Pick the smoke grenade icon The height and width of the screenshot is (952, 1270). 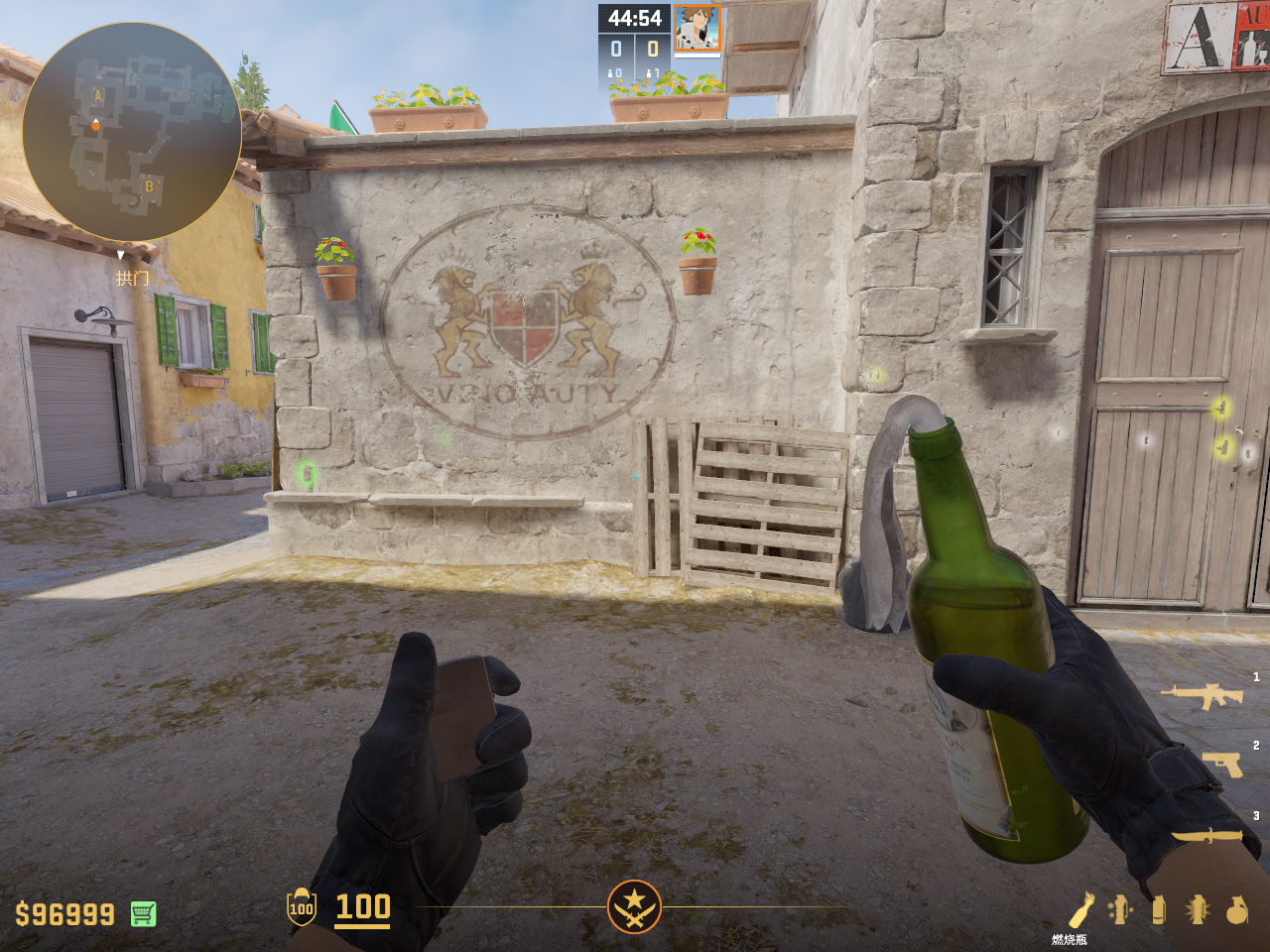1158,909
